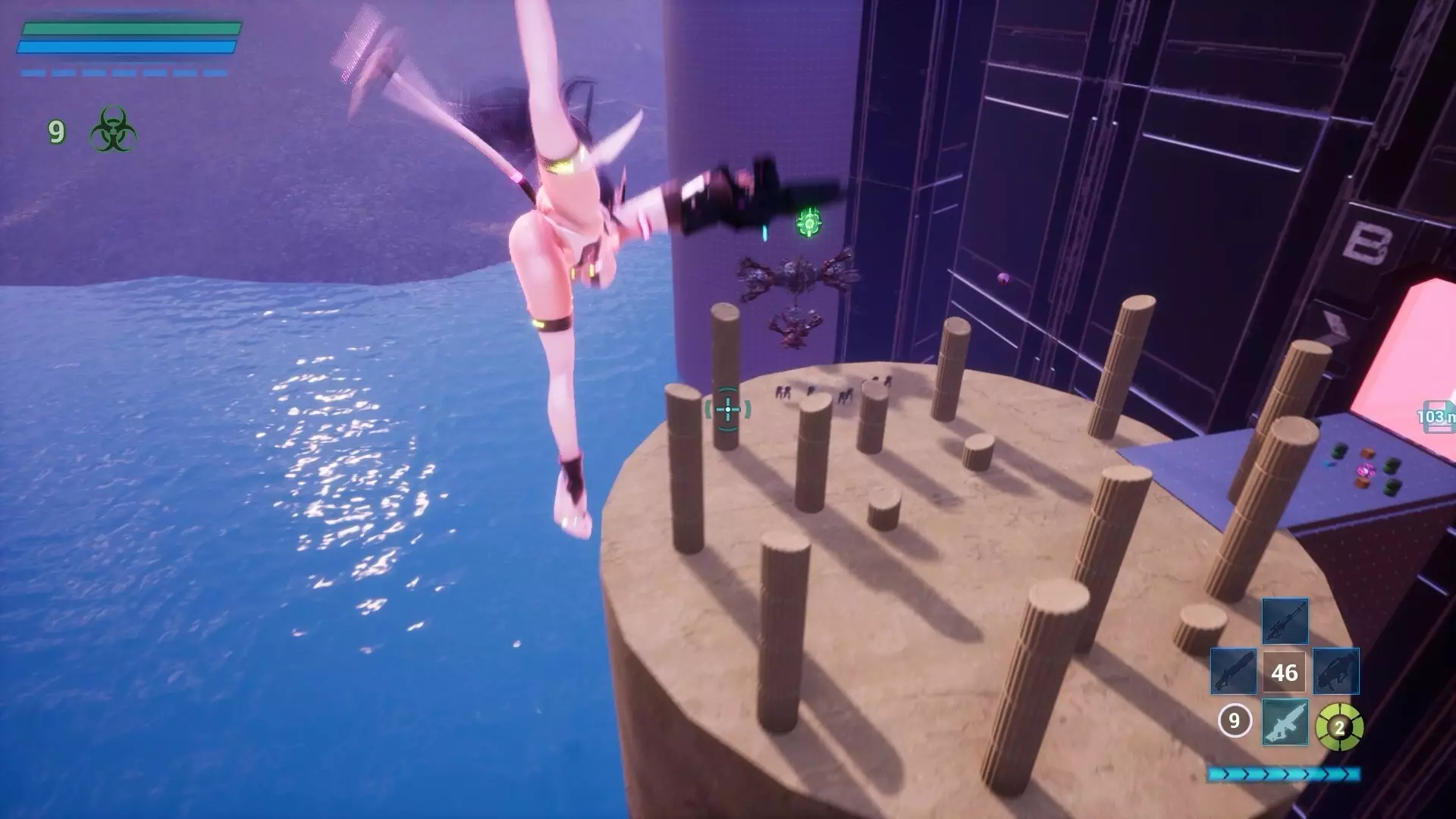Viewport: 1456px width, 819px height.
Task: Click the save disk objective marker
Action: (1438, 416)
